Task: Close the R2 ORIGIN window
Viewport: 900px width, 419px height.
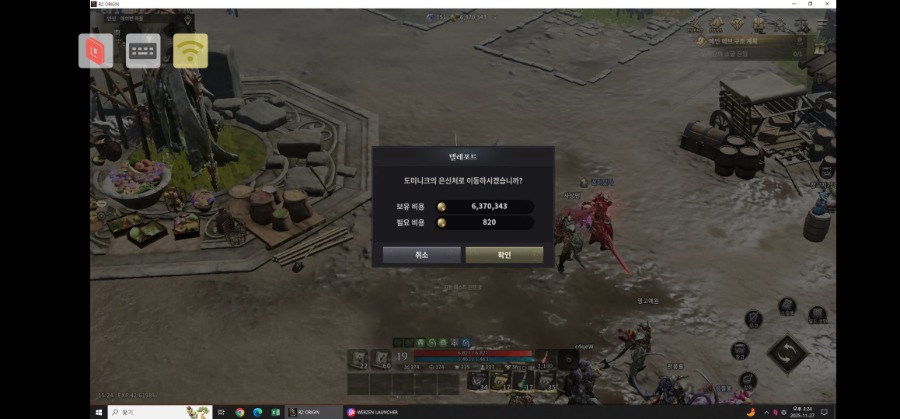Action: pos(829,4)
